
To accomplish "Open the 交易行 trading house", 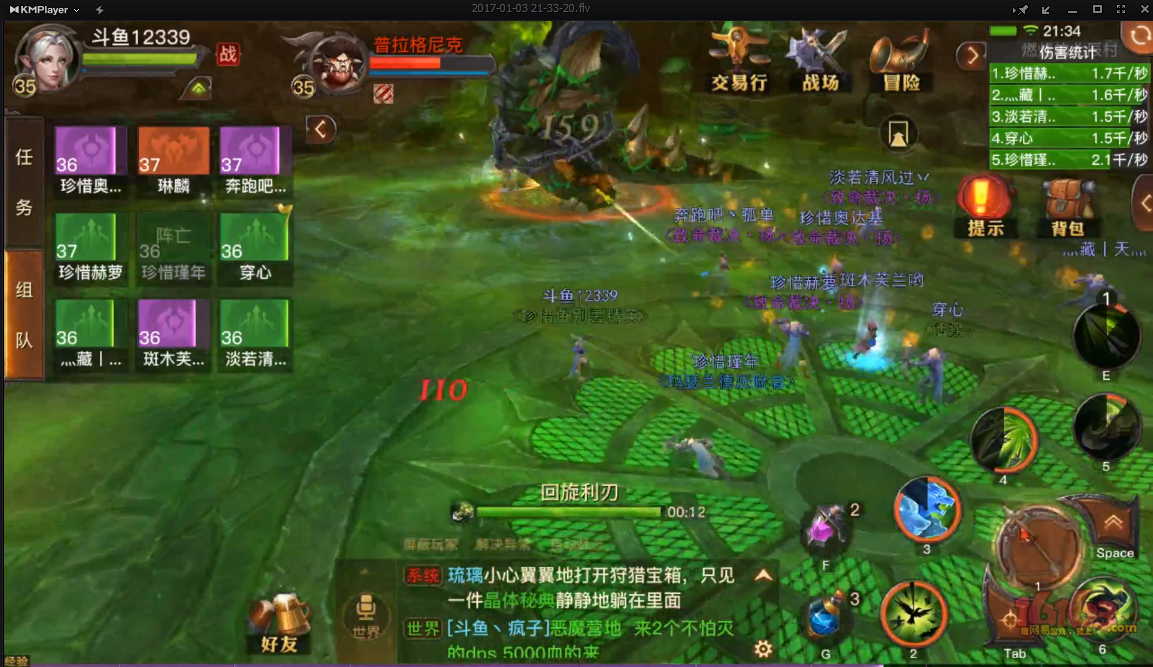I will coord(739,61).
